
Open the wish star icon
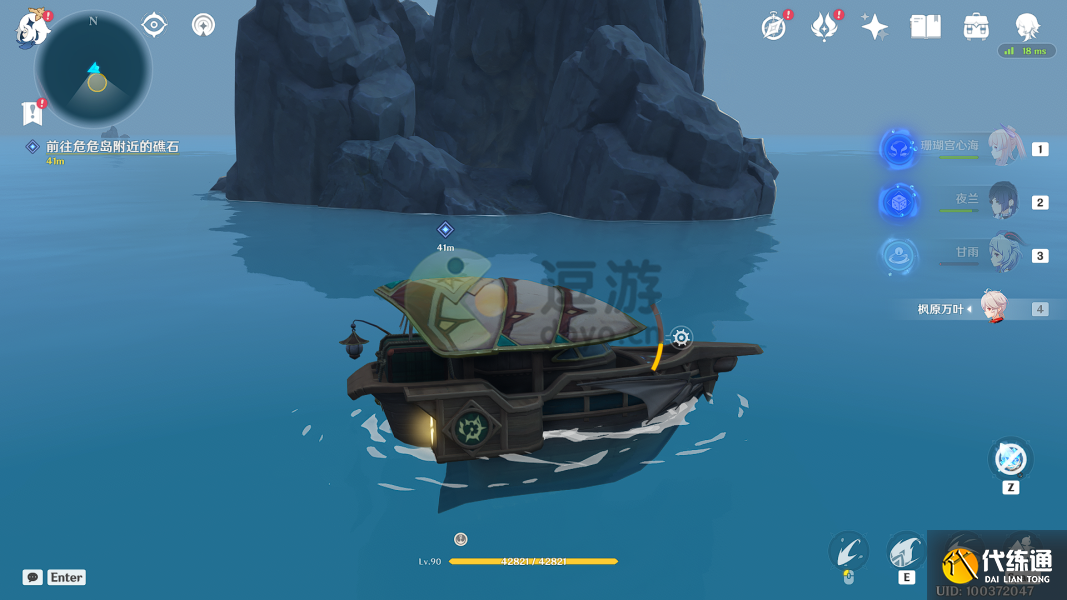tap(874, 27)
